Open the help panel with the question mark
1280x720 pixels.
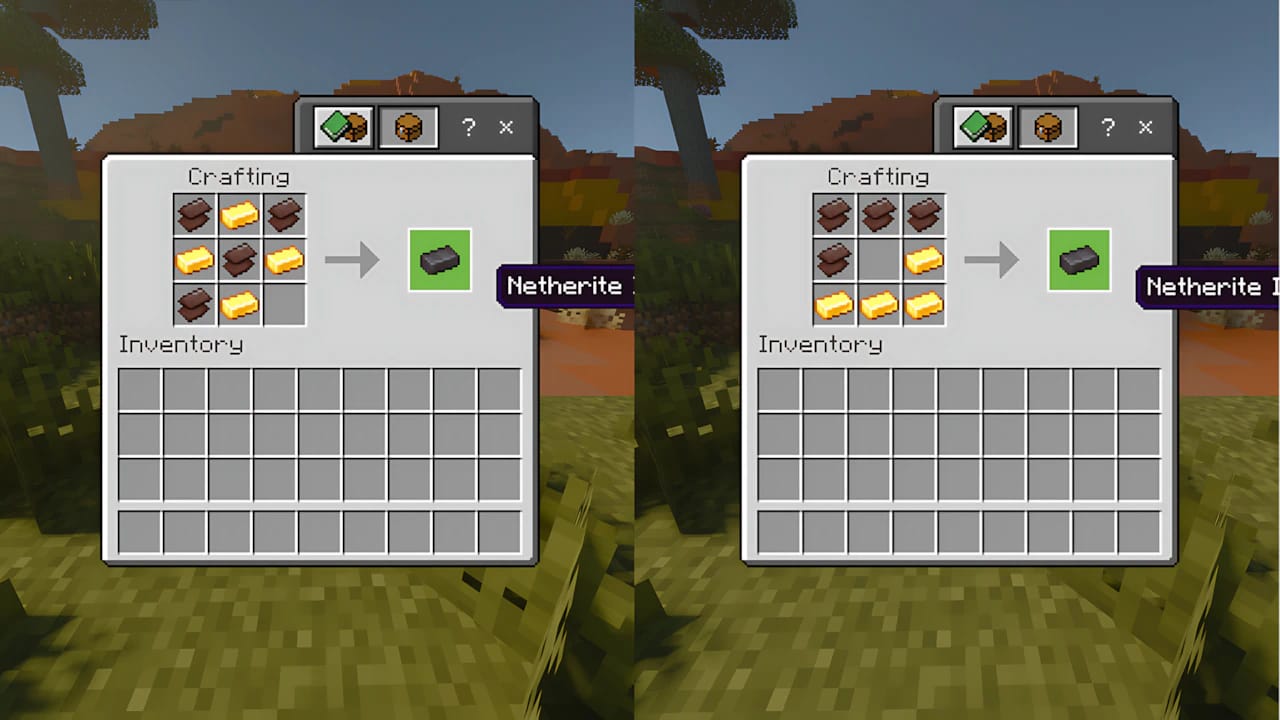click(469, 128)
